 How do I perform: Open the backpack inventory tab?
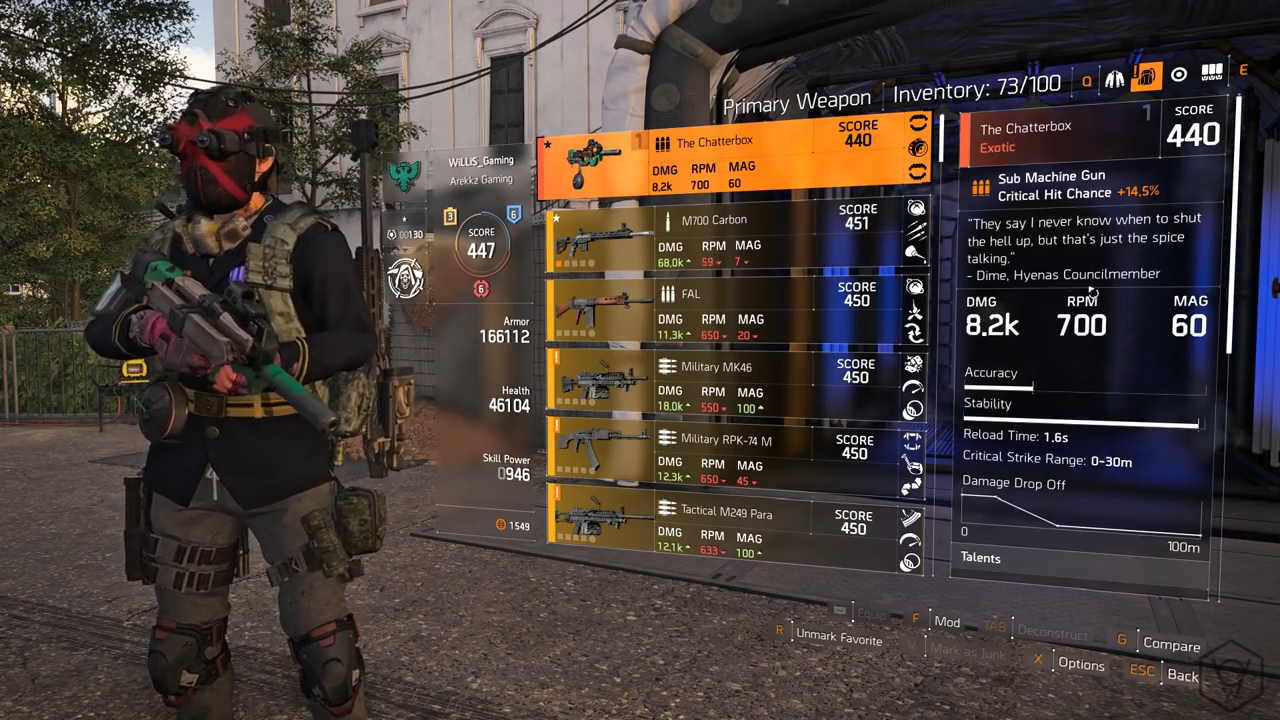point(1146,77)
